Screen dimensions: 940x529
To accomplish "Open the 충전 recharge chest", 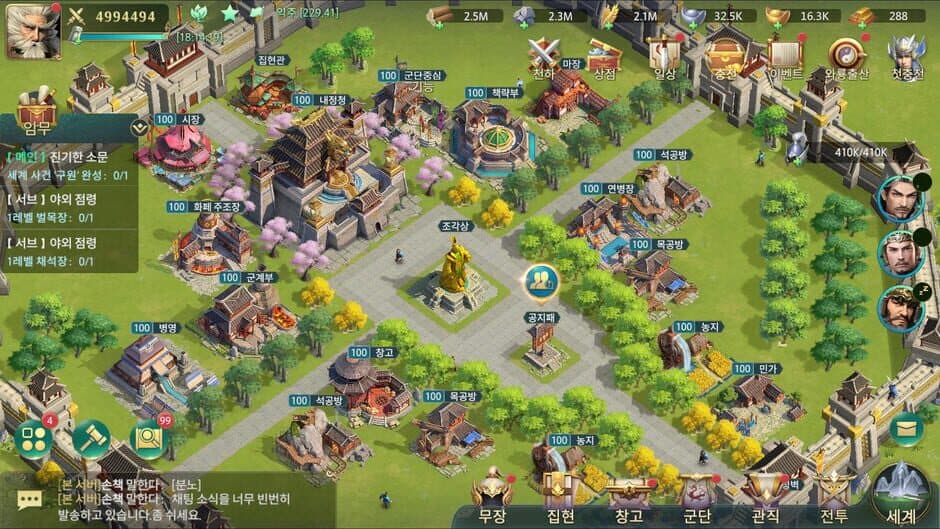I will coord(724,56).
